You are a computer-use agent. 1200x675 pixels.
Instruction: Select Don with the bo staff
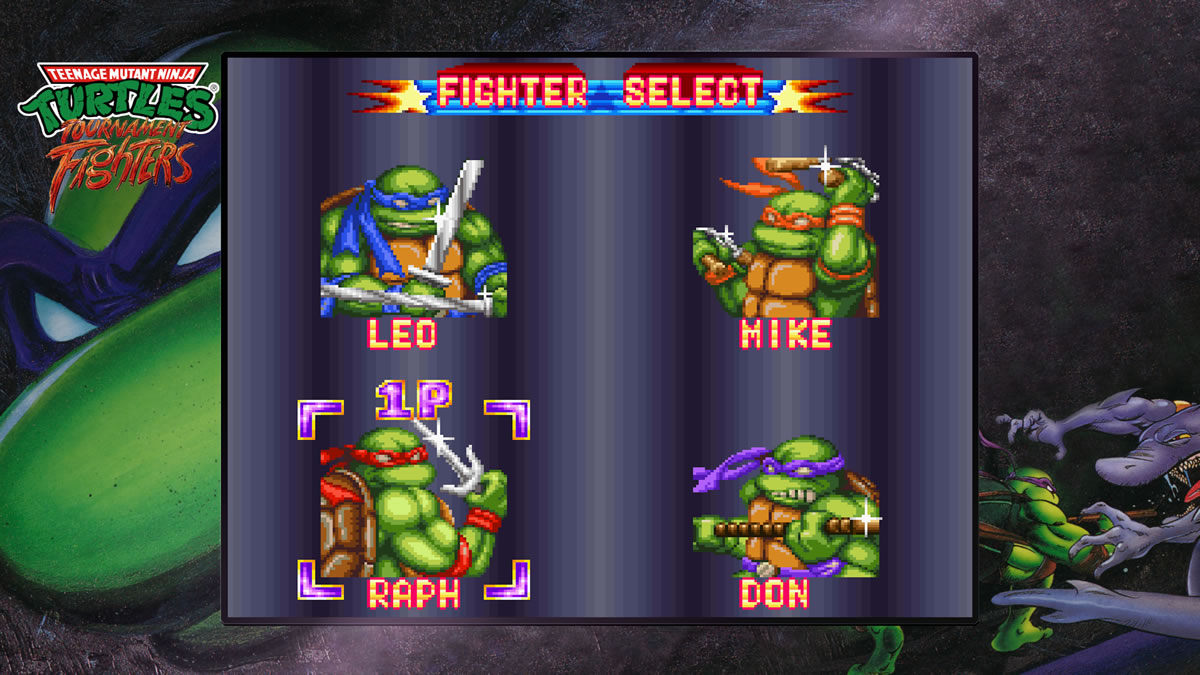(x=785, y=508)
